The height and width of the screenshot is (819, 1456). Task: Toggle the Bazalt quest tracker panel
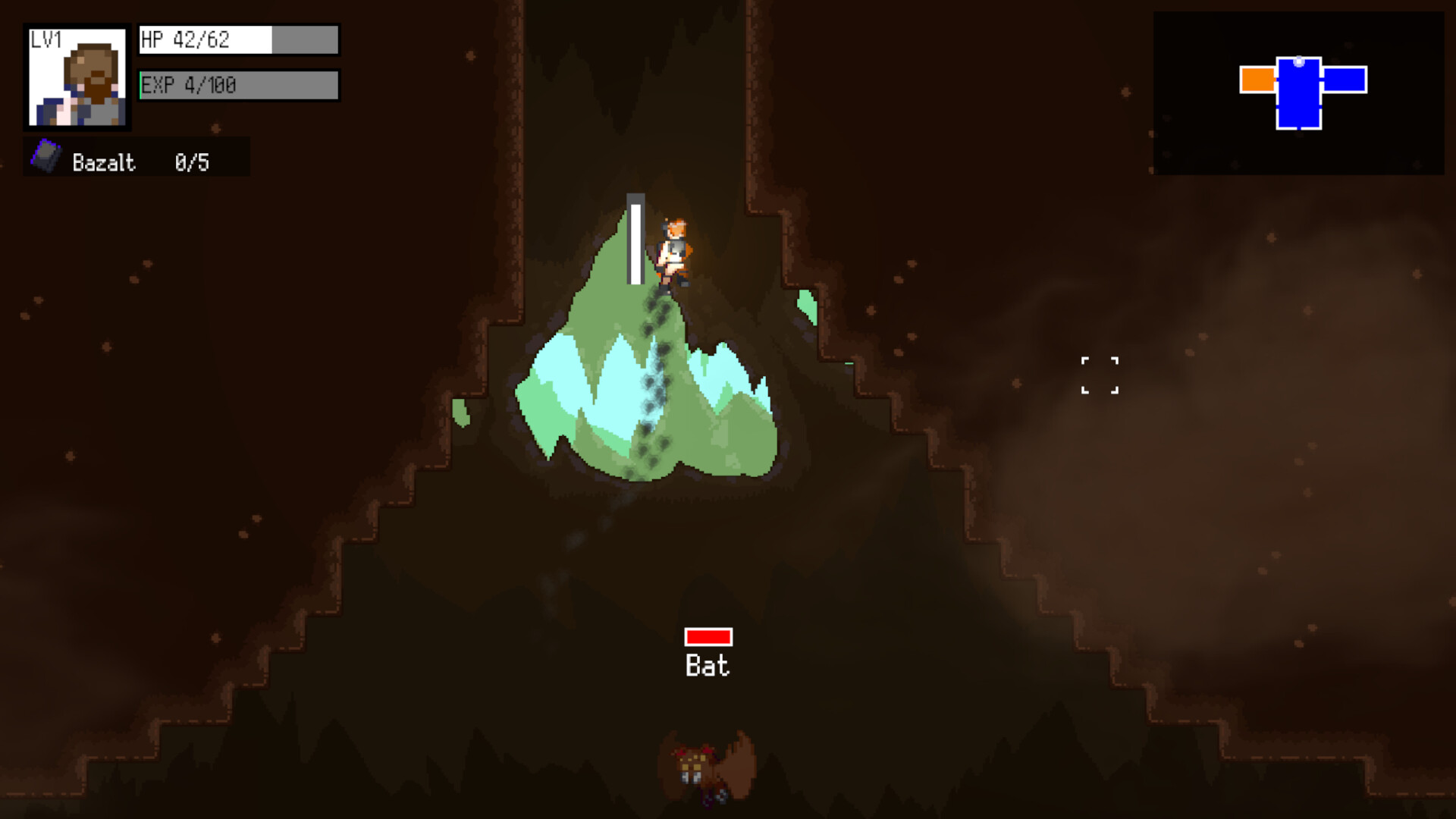[136, 158]
